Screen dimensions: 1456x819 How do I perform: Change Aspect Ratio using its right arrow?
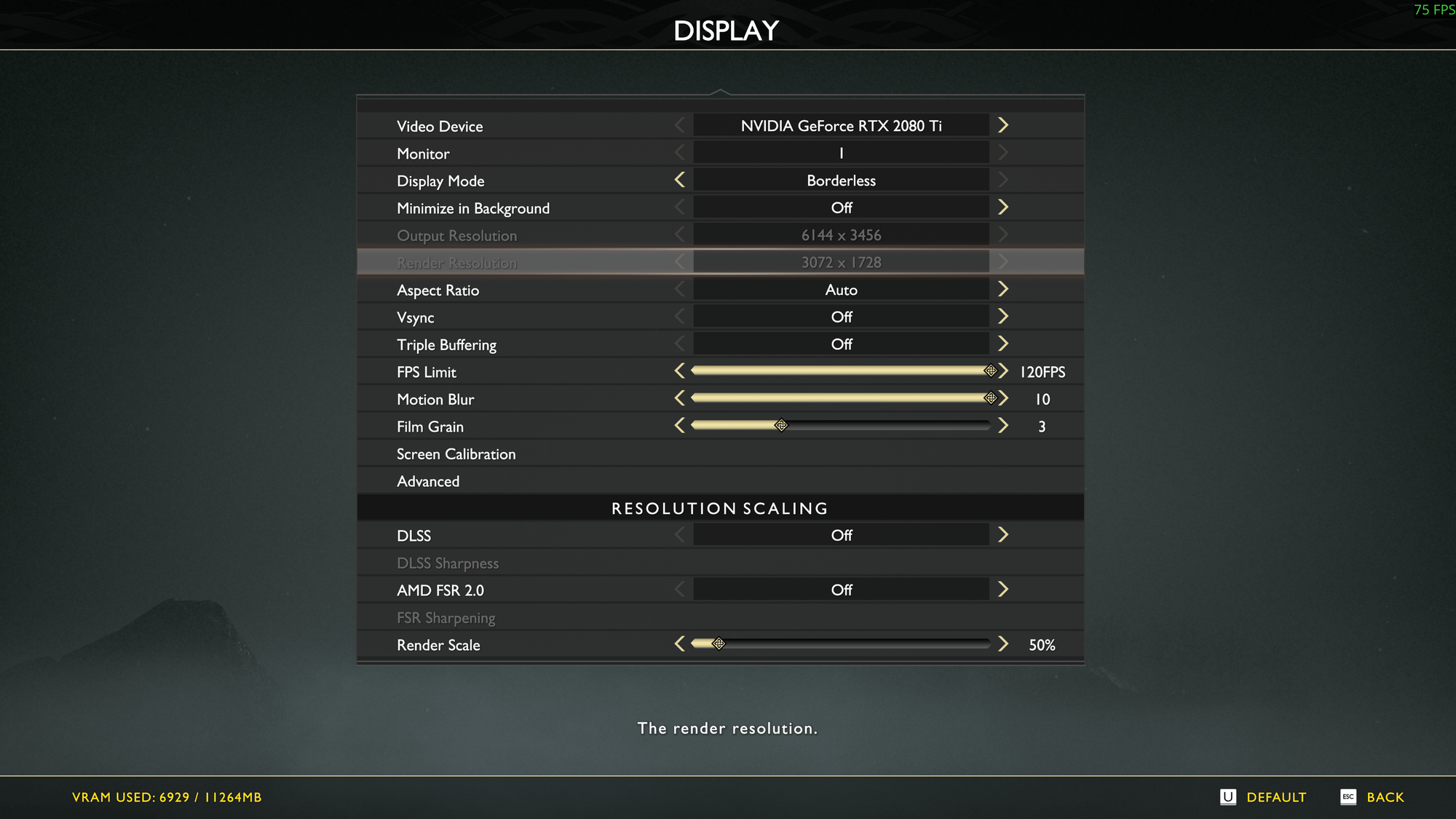click(x=1003, y=289)
